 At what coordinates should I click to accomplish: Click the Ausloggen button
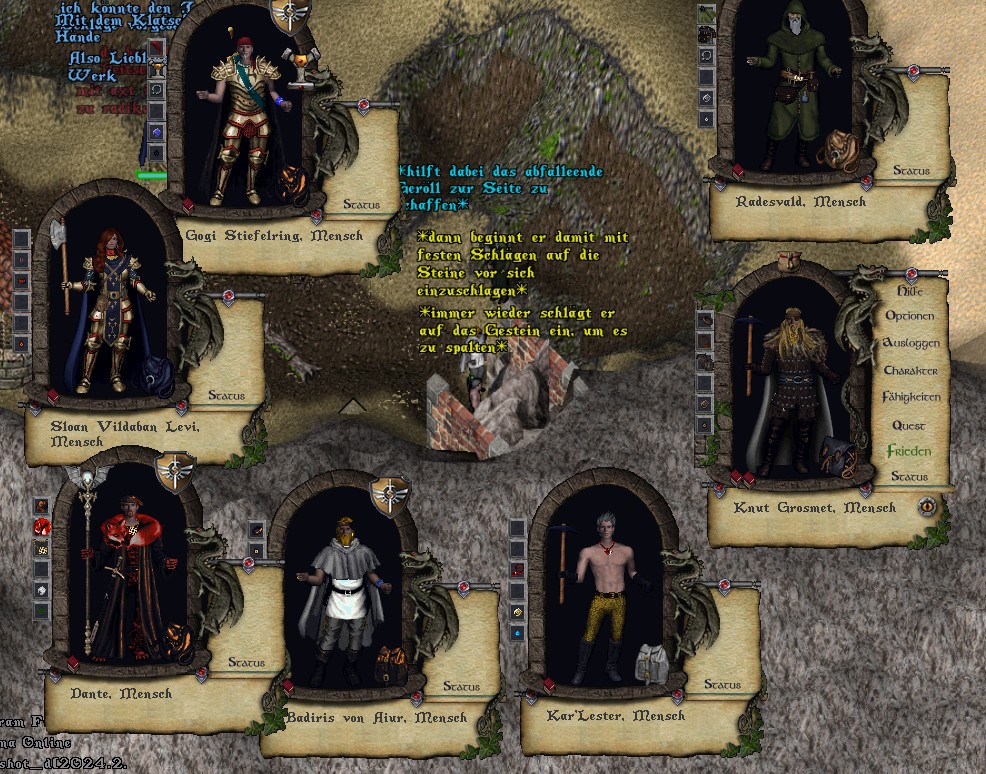pyautogui.click(x=910, y=343)
